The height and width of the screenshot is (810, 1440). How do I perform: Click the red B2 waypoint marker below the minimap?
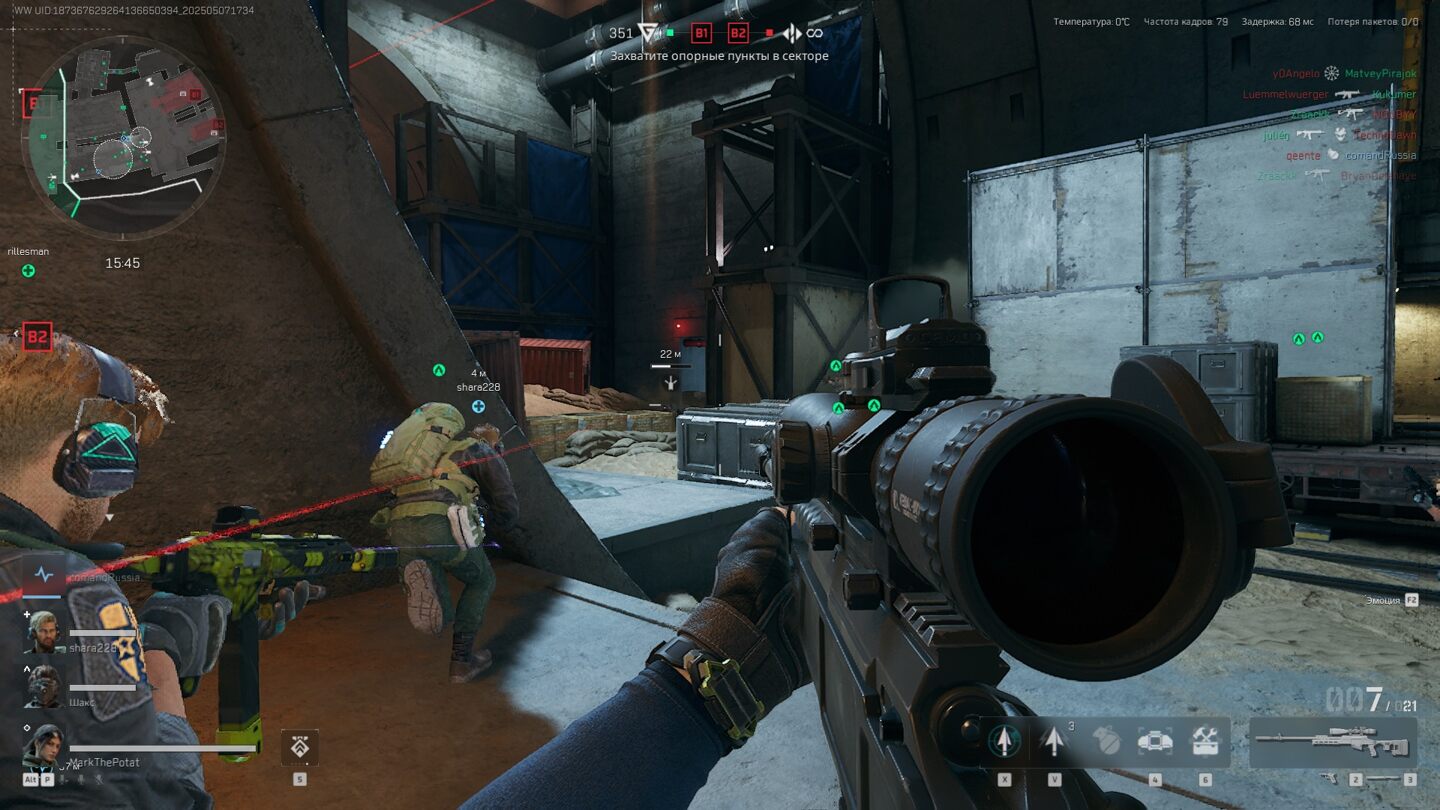click(x=37, y=336)
